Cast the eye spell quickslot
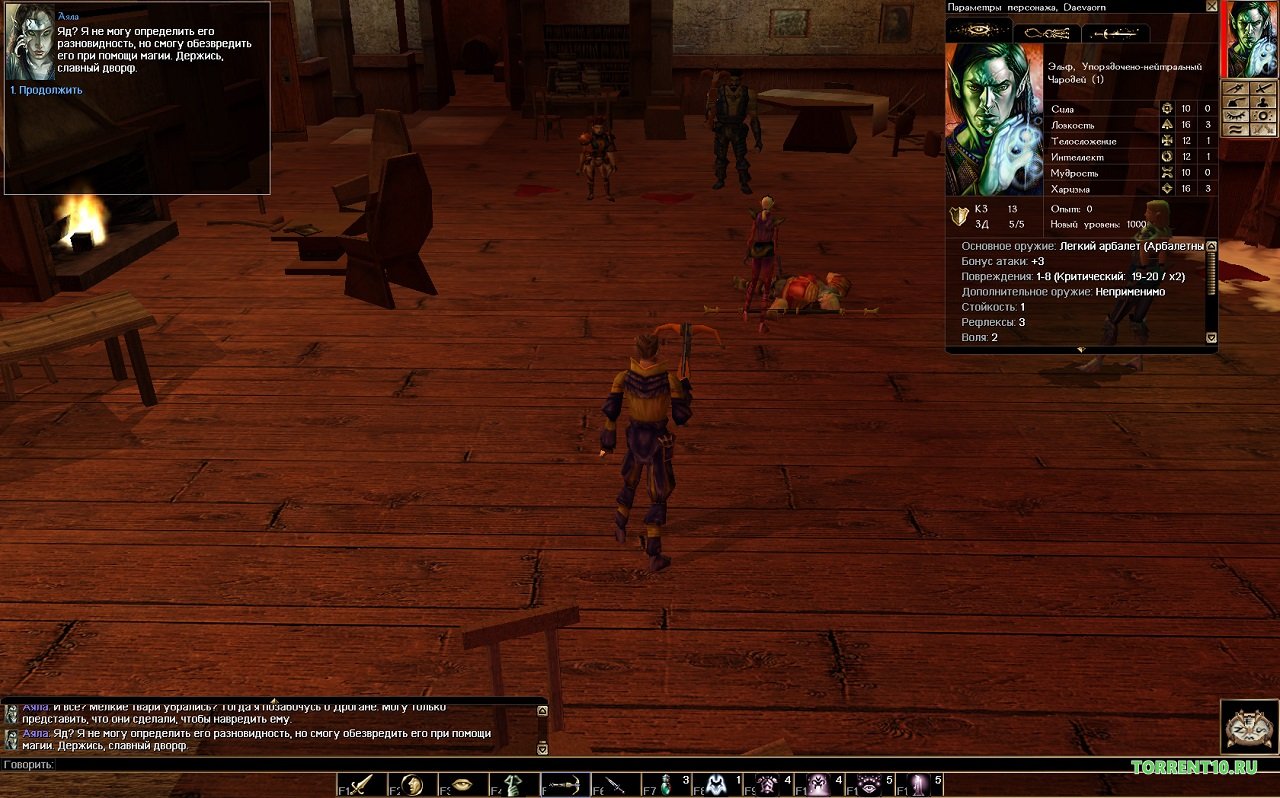 click(x=870, y=785)
